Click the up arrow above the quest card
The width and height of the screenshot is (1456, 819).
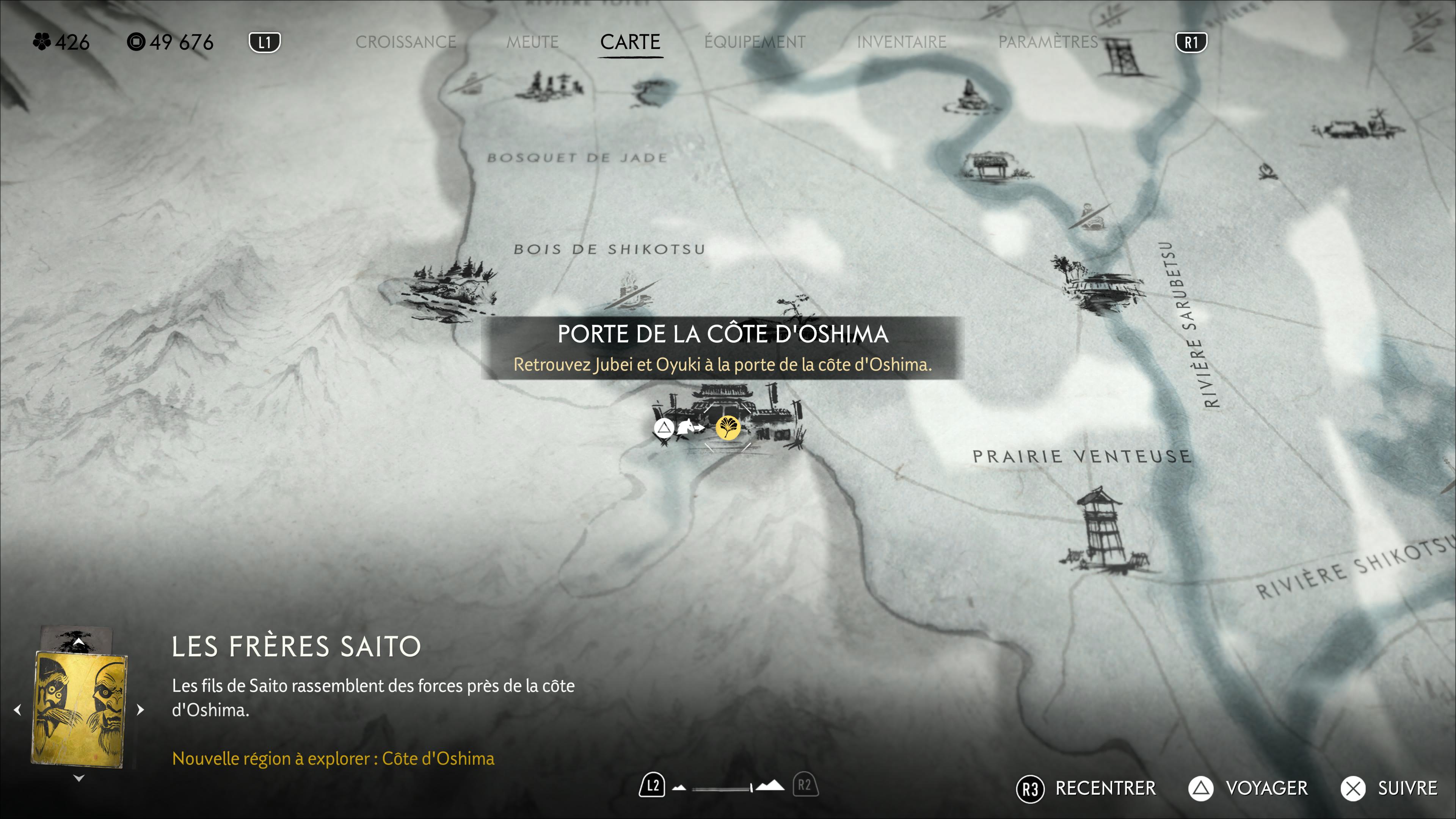tap(79, 643)
